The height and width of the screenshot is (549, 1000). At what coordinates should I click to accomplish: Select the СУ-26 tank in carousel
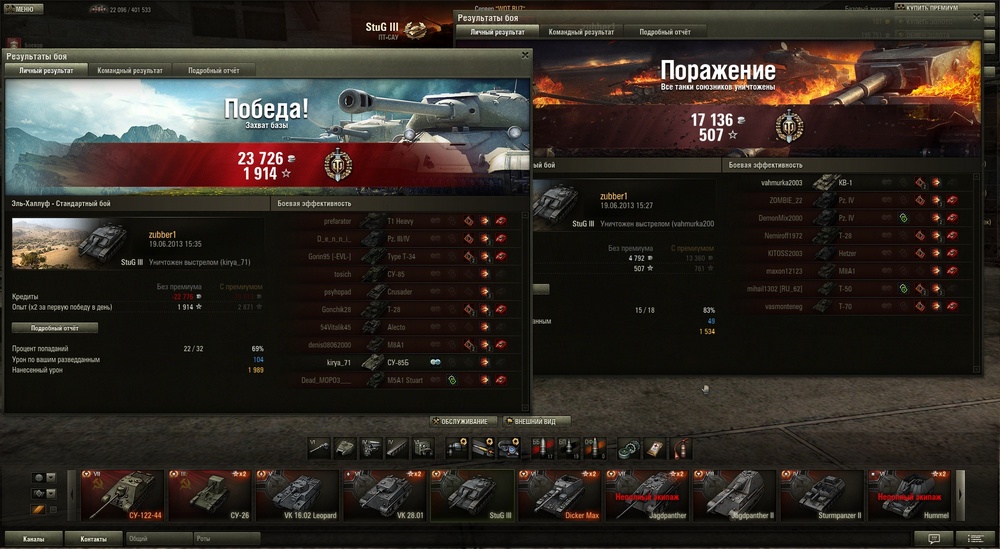pos(209,495)
